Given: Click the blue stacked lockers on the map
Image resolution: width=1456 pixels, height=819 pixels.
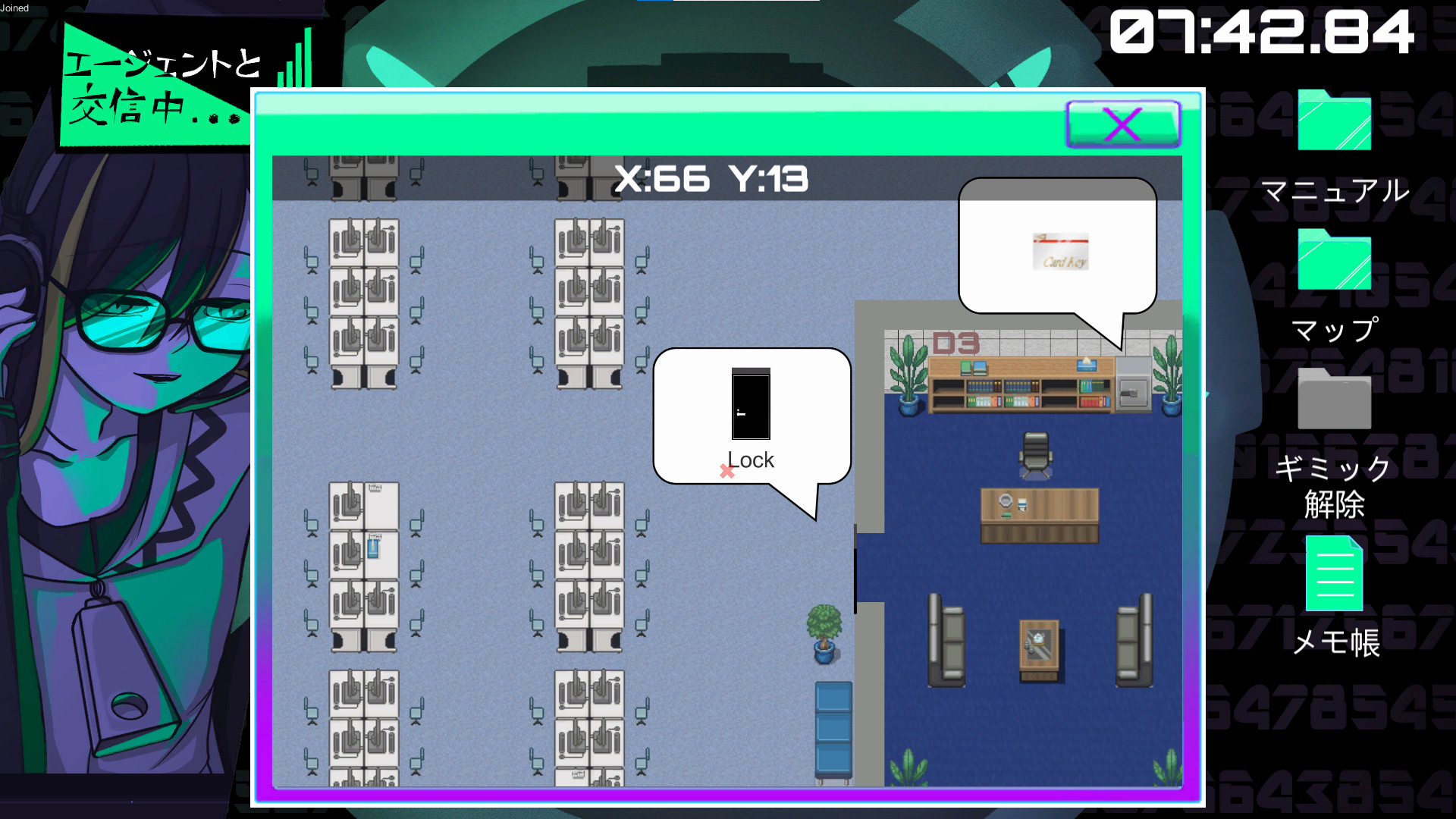Looking at the screenshot, I should (834, 728).
